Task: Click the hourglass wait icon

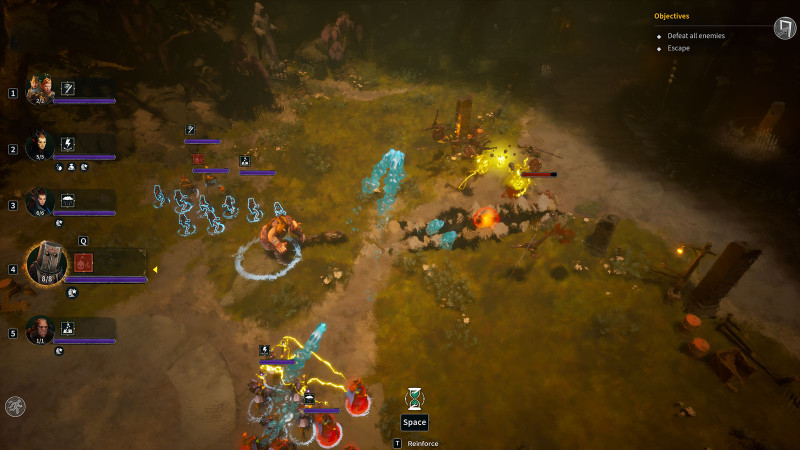Action: coord(414,398)
